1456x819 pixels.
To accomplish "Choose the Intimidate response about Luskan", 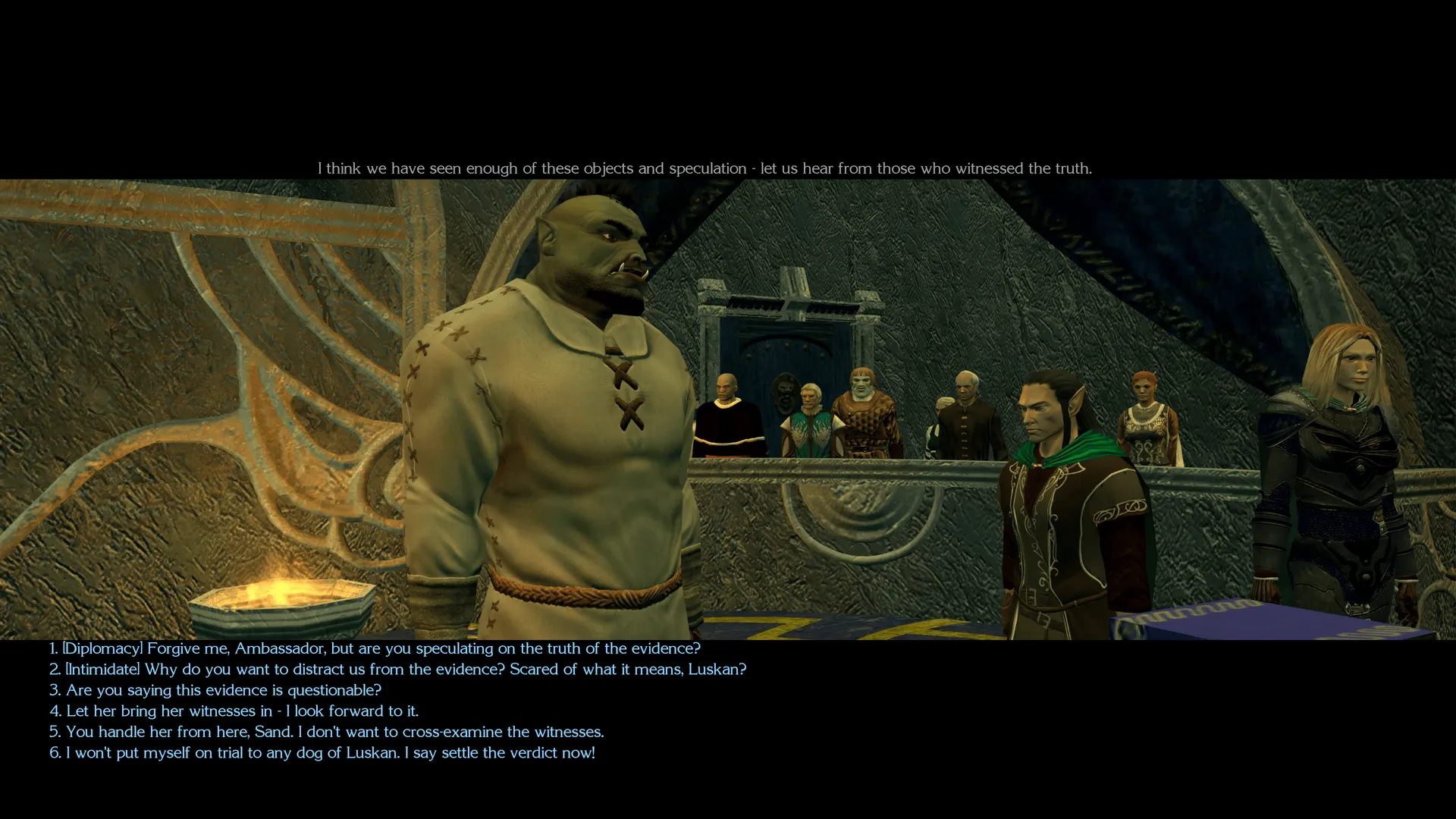I will (x=398, y=670).
